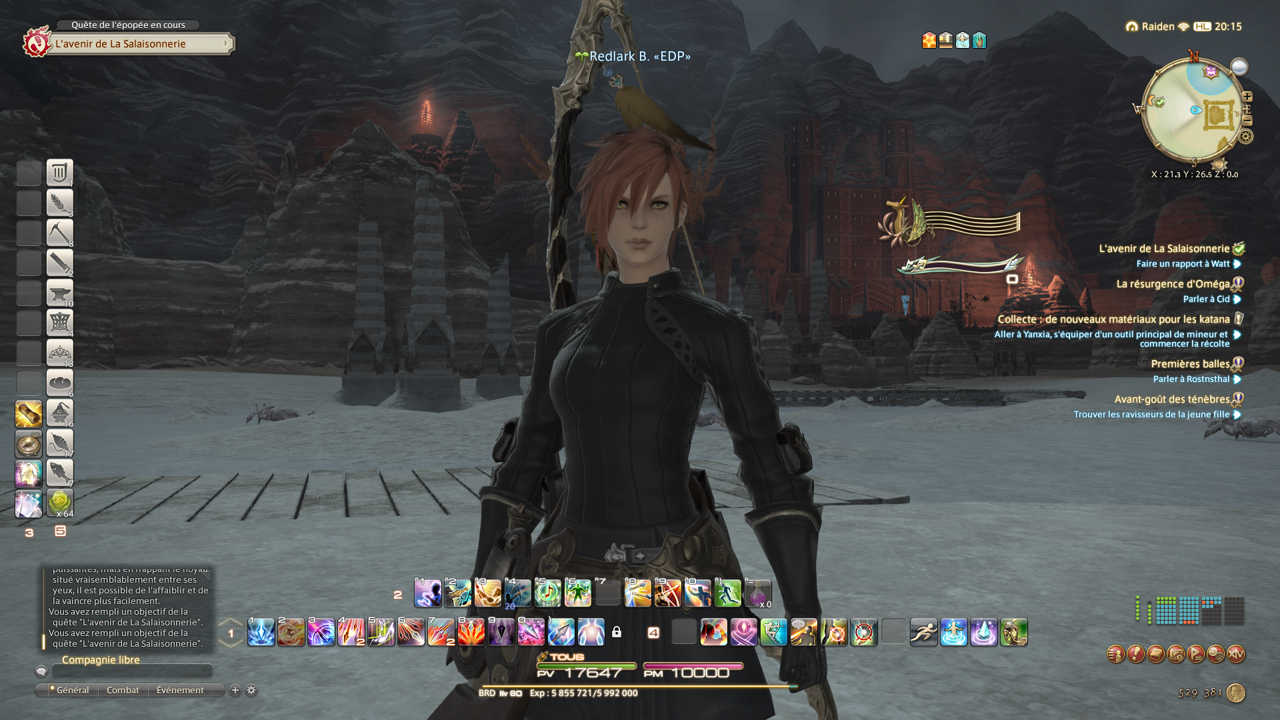Use the purple potion item slot
Viewport: 1280px width, 720px height.
point(758,593)
